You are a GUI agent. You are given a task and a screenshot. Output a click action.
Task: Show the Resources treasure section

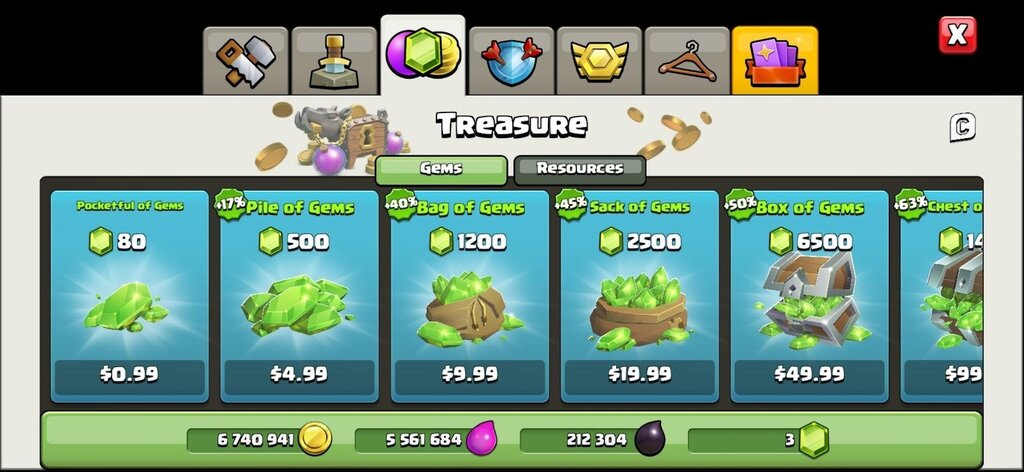[x=580, y=169]
